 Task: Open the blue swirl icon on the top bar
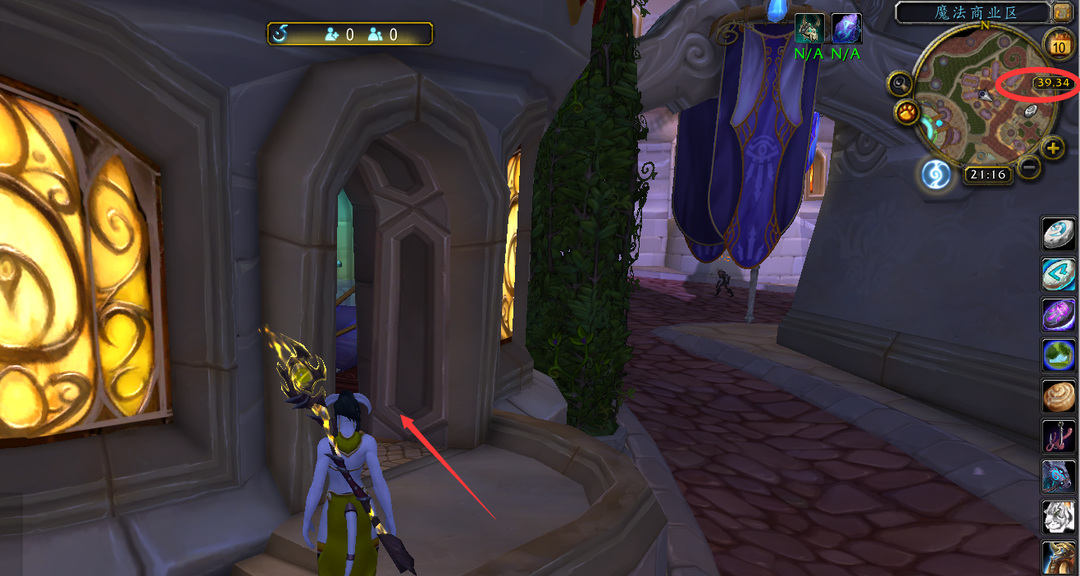pyautogui.click(x=283, y=35)
